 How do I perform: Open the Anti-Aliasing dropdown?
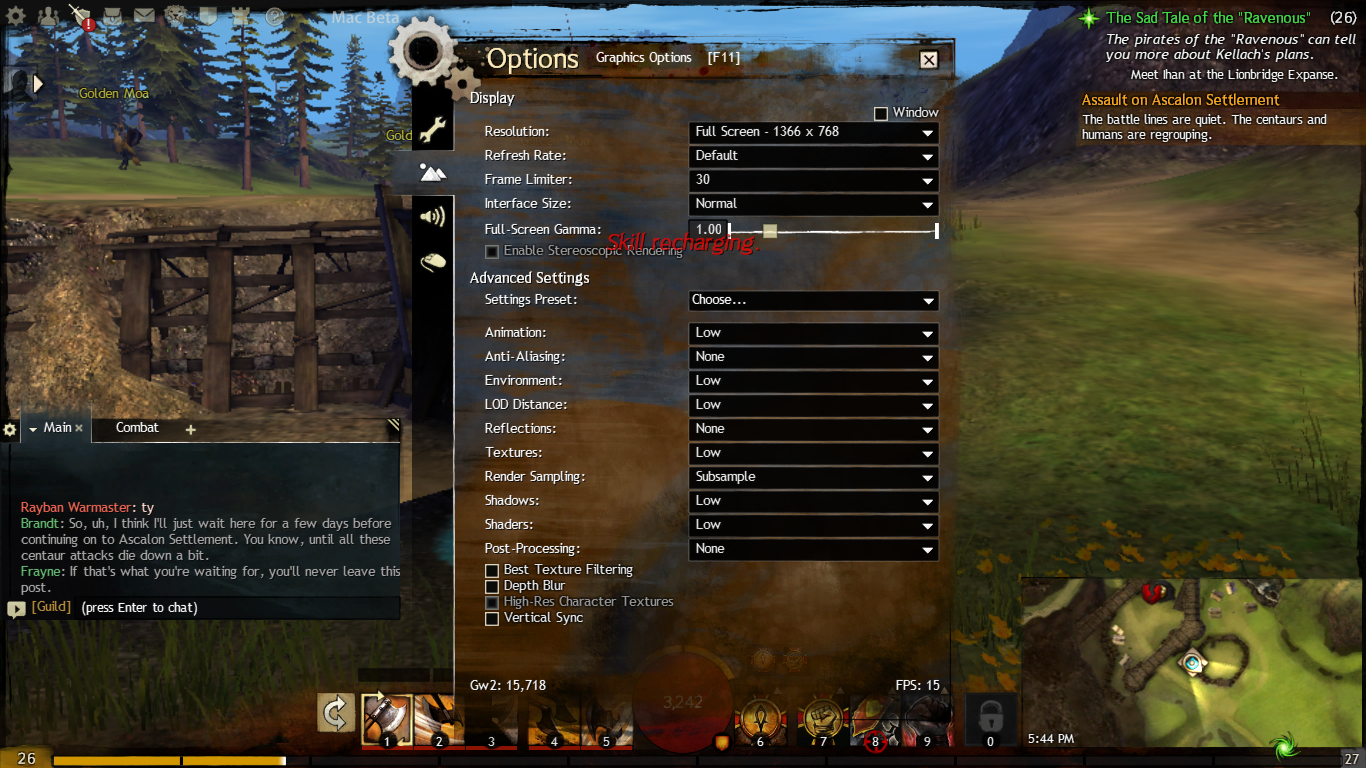click(x=814, y=357)
